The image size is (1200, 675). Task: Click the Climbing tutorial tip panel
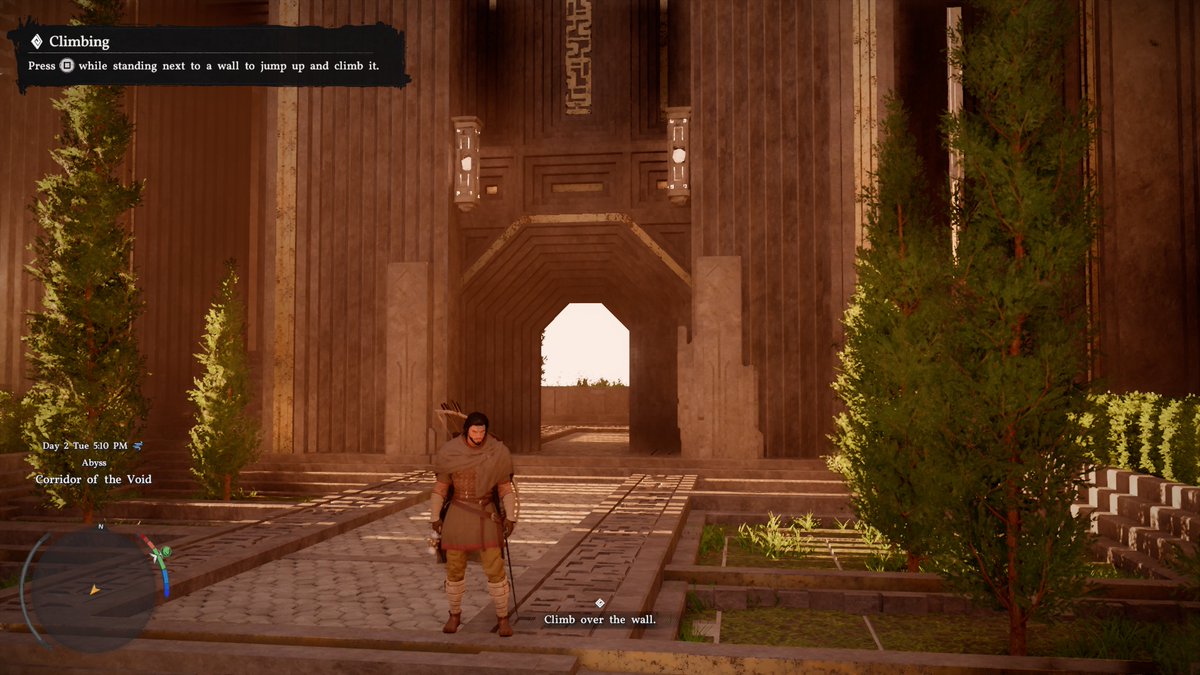(x=208, y=54)
